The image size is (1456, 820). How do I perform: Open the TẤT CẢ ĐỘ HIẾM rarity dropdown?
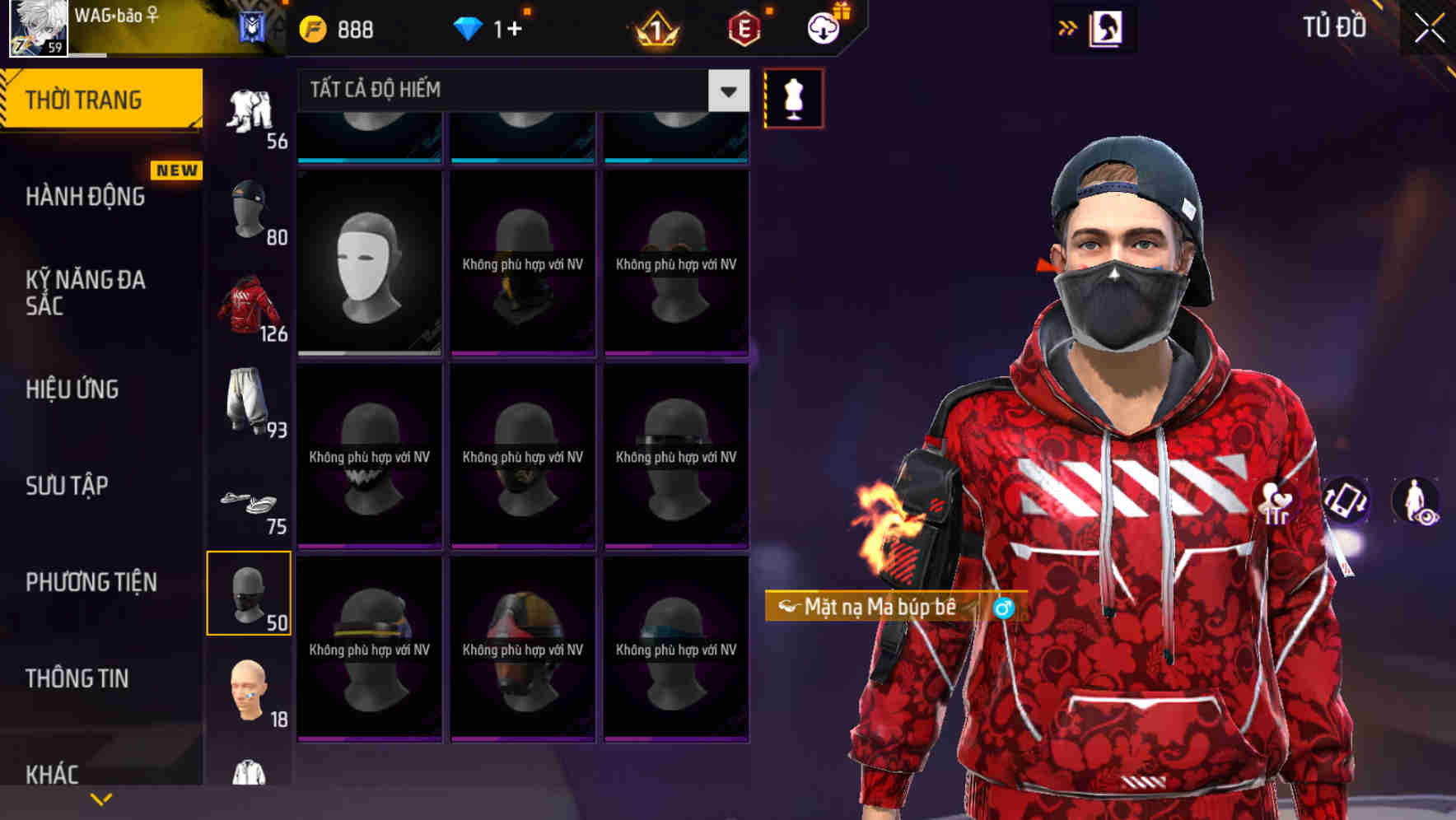pos(511,91)
